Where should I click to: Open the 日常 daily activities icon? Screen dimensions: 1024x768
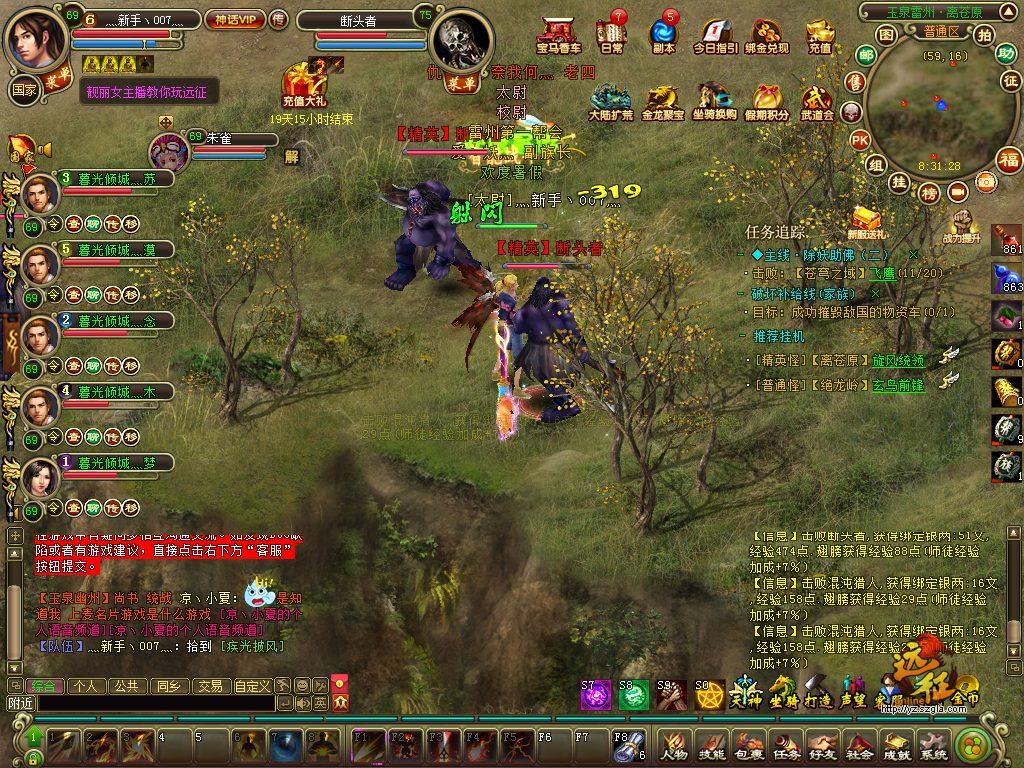[611, 34]
